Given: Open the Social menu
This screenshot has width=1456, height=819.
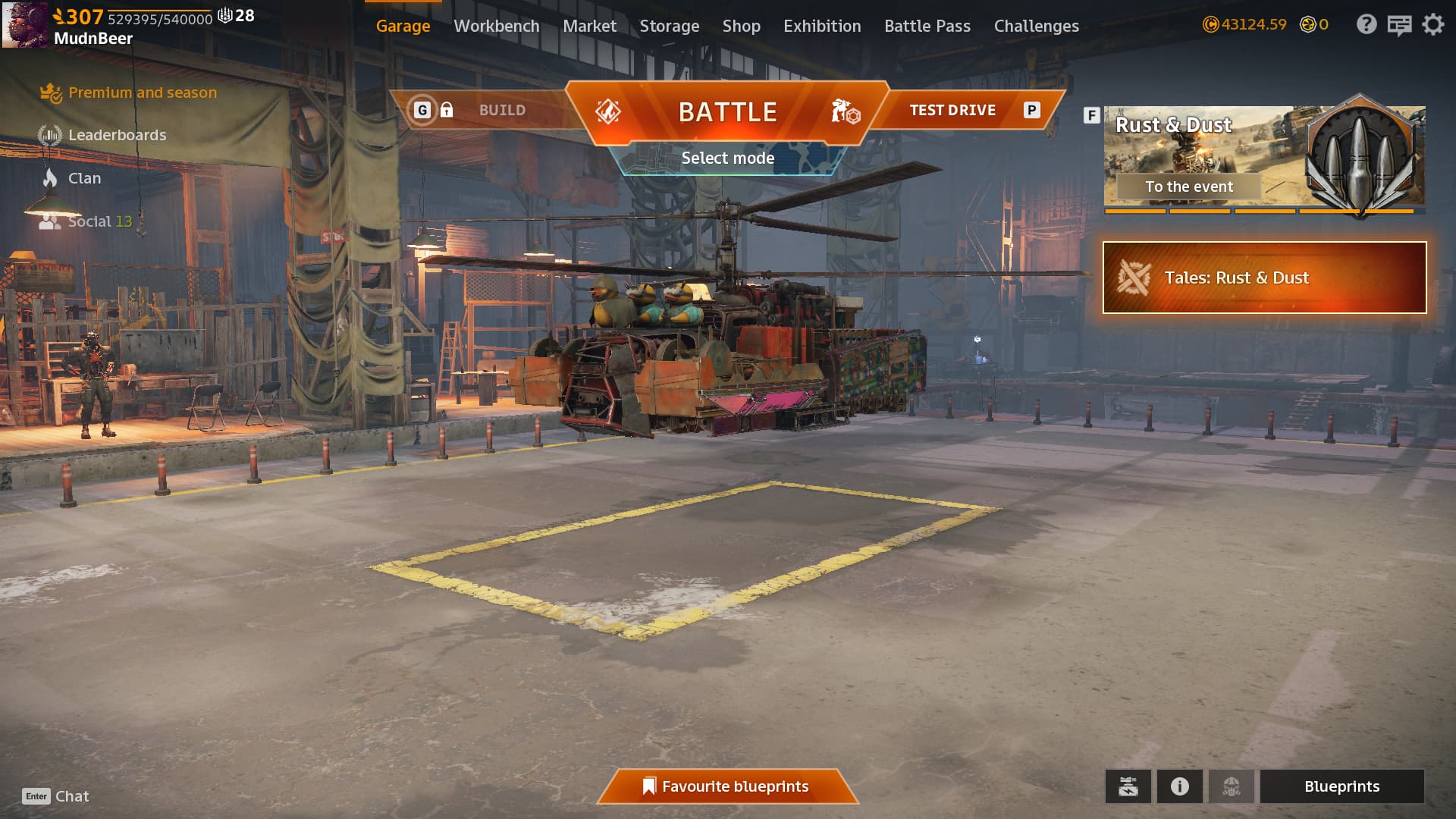Looking at the screenshot, I should point(89,221).
